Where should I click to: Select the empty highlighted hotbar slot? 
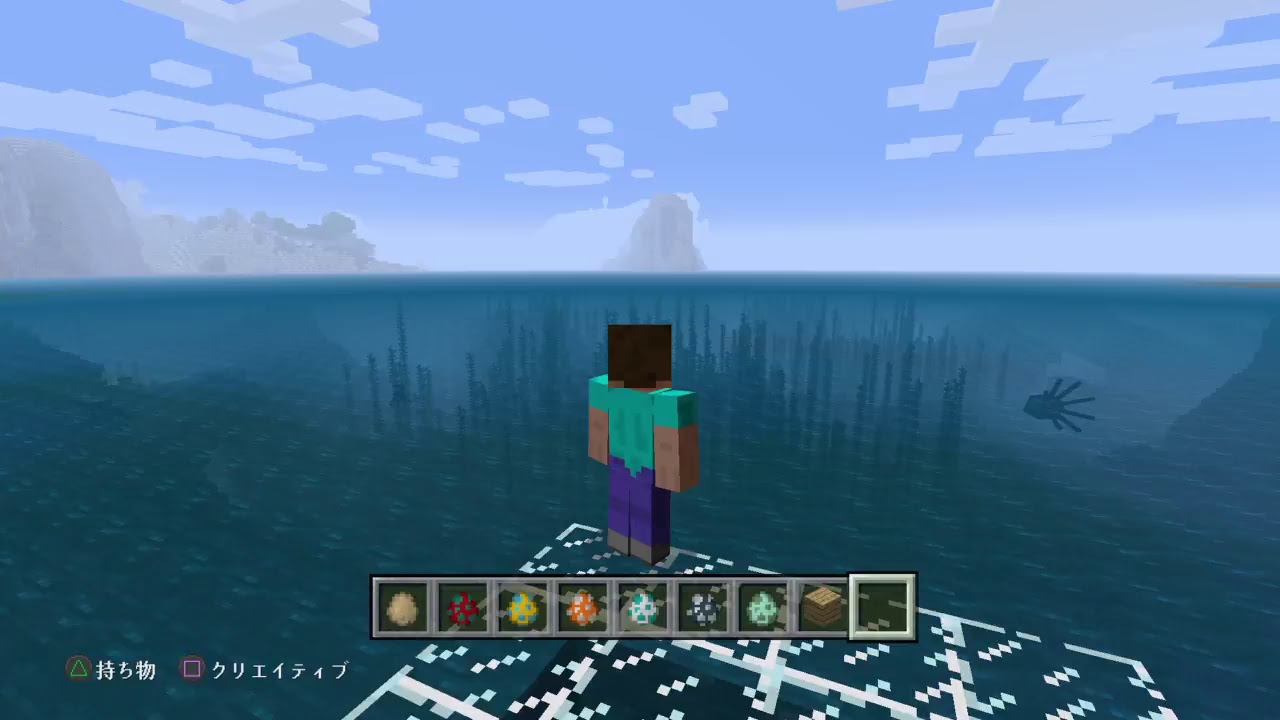[x=883, y=607]
